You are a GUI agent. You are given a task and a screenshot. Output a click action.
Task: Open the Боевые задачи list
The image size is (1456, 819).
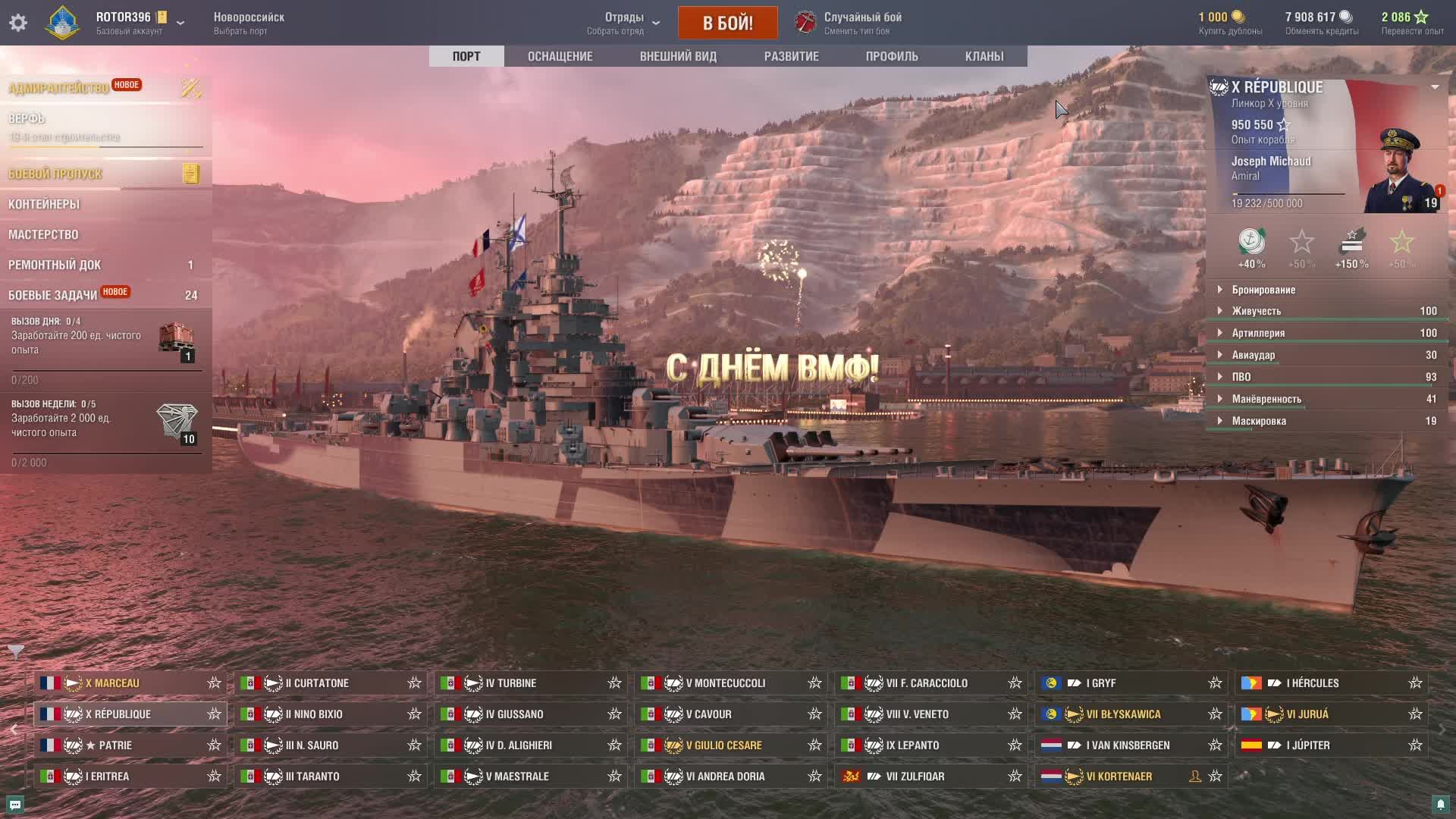[x=53, y=295]
